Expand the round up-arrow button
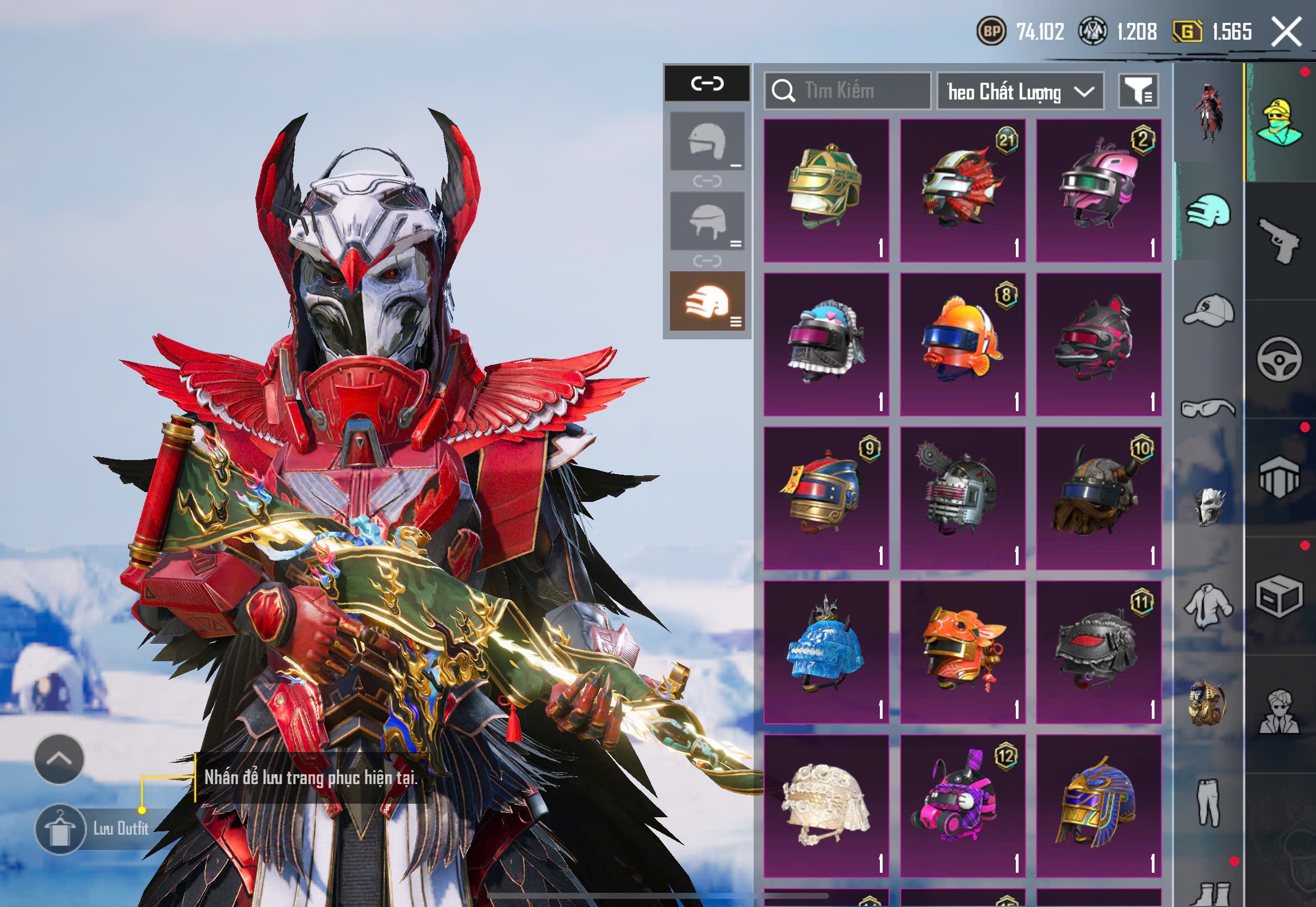This screenshot has width=1316, height=907. (59, 759)
